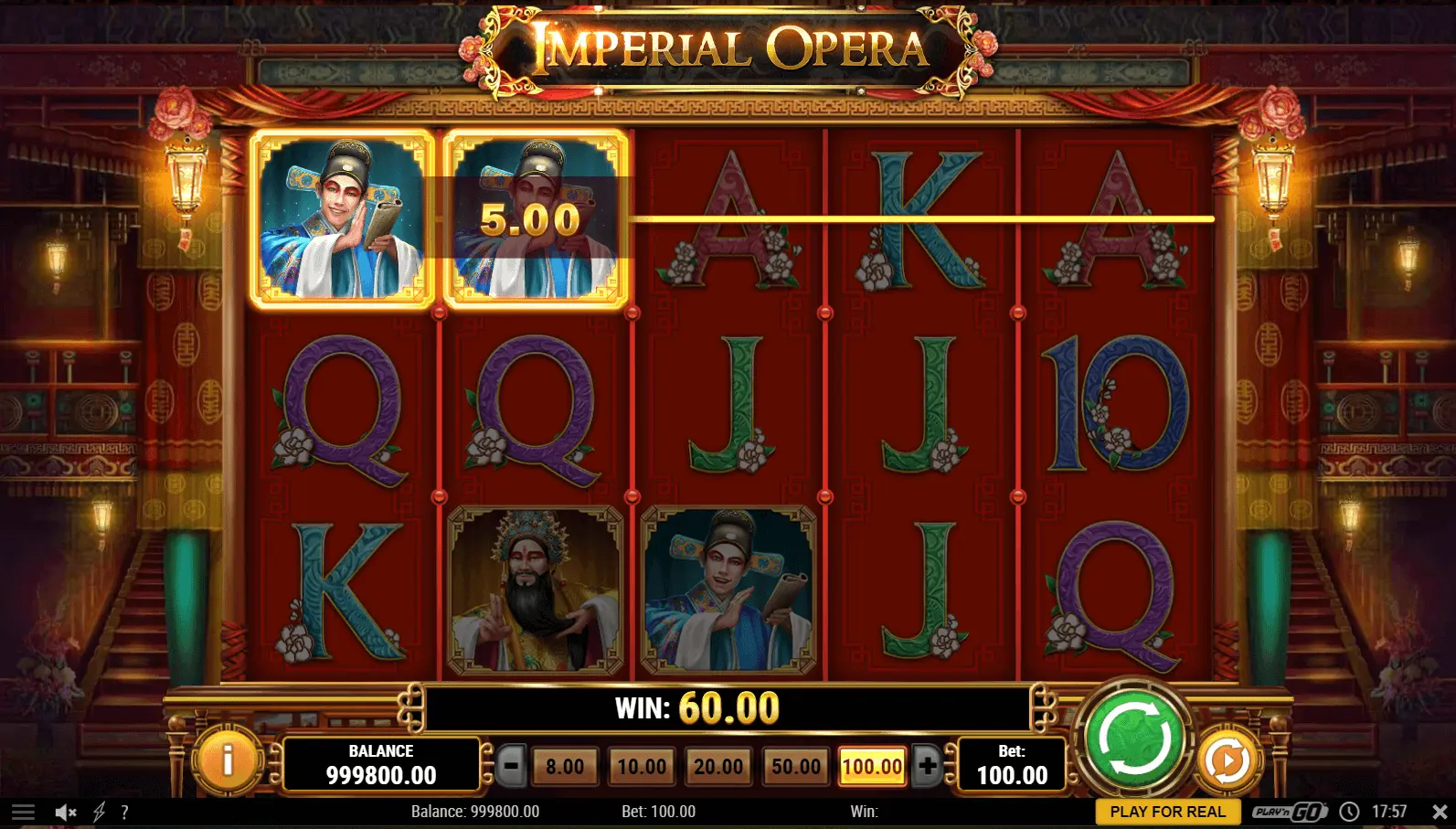This screenshot has height=829, width=1456.
Task: Open the paytable info button
Action: (x=228, y=759)
